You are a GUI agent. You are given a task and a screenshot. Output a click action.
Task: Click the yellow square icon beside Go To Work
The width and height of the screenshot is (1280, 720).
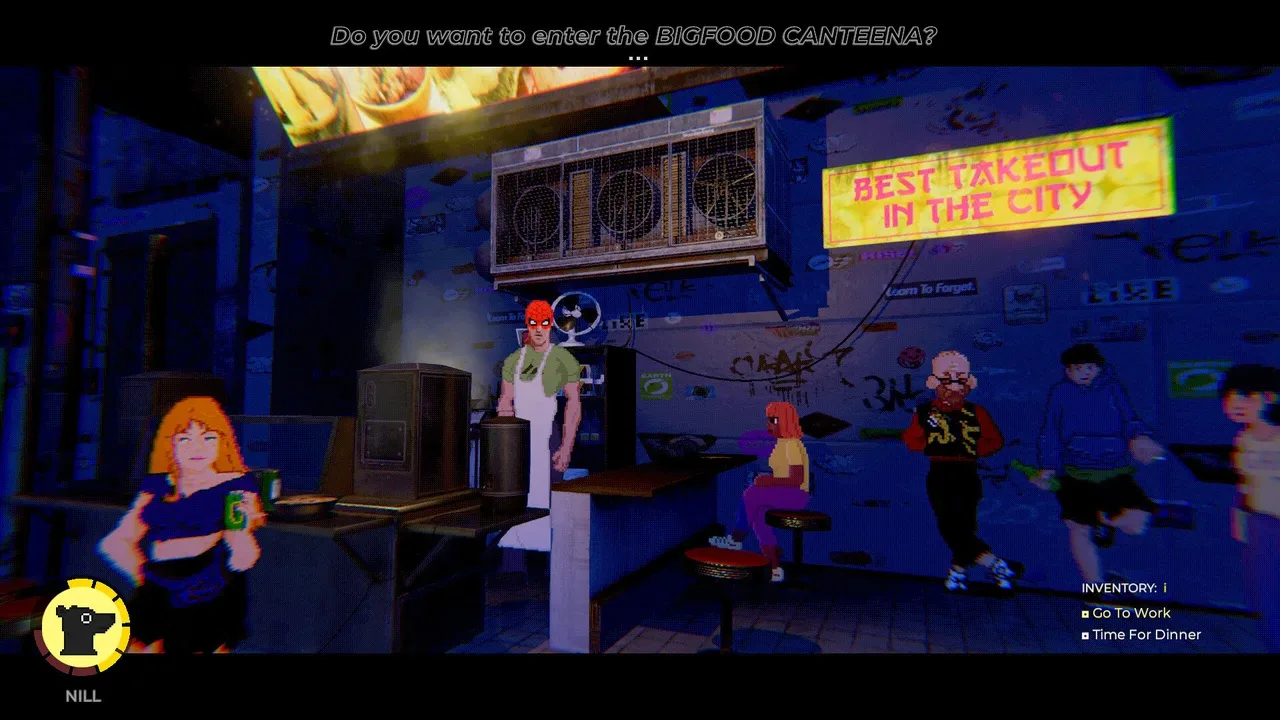pyautogui.click(x=1084, y=613)
